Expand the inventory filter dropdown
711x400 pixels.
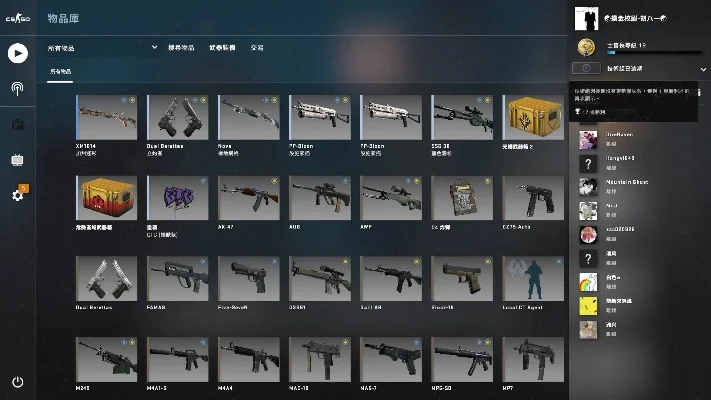pyautogui.click(x=154, y=47)
